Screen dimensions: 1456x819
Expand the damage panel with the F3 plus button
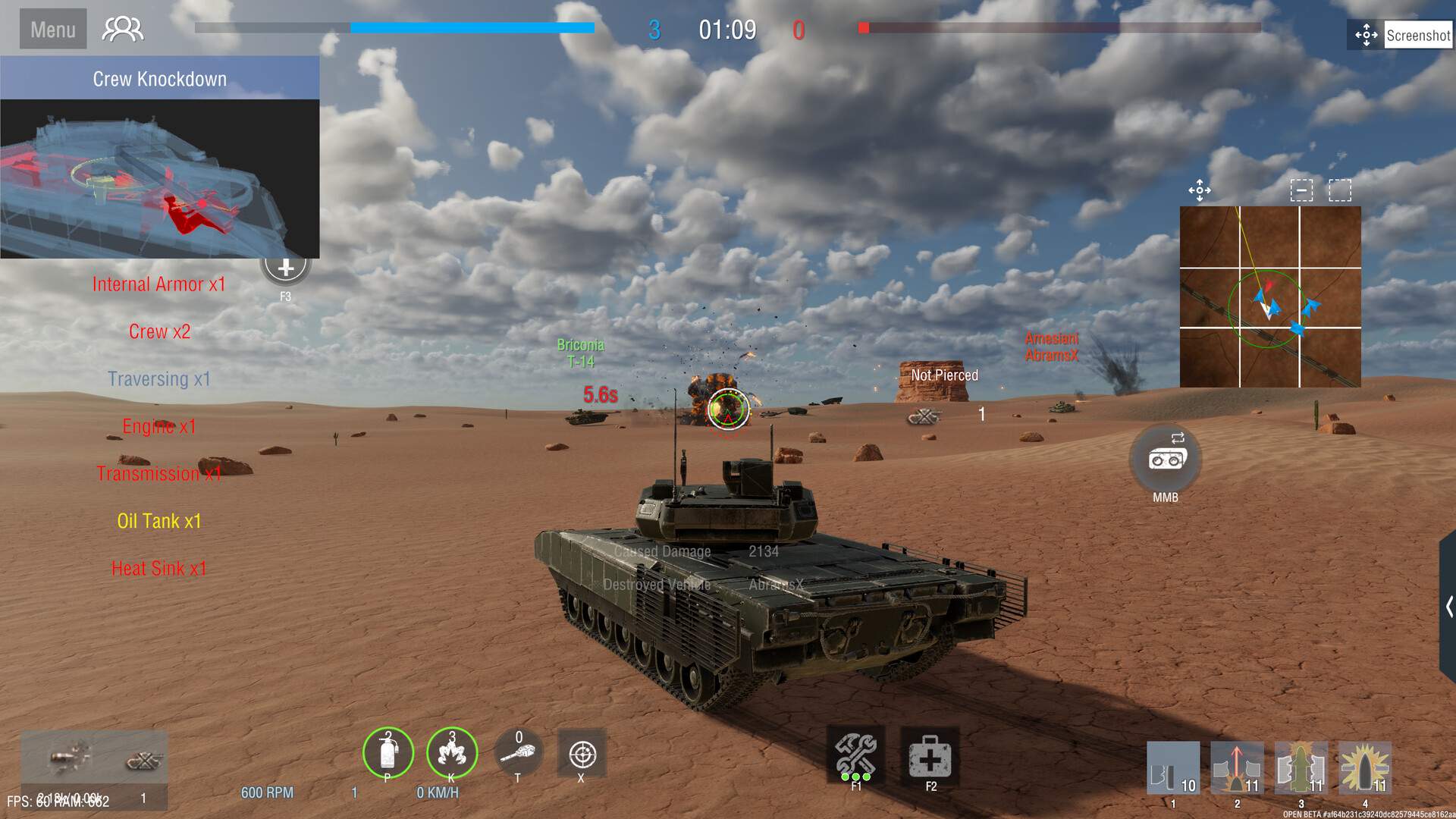(x=285, y=267)
